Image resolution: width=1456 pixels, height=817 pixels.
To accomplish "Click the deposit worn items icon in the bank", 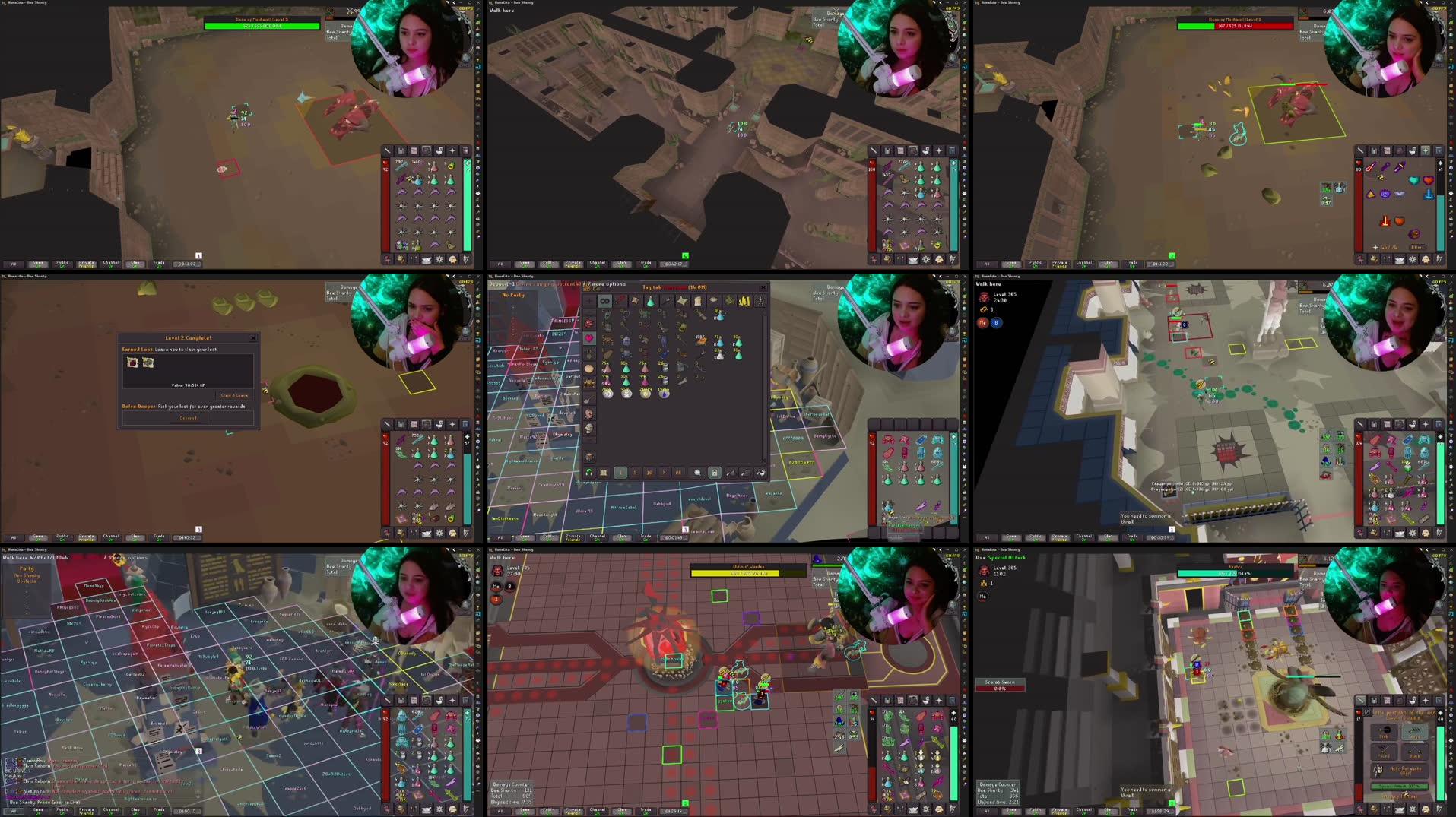I will [x=744, y=473].
